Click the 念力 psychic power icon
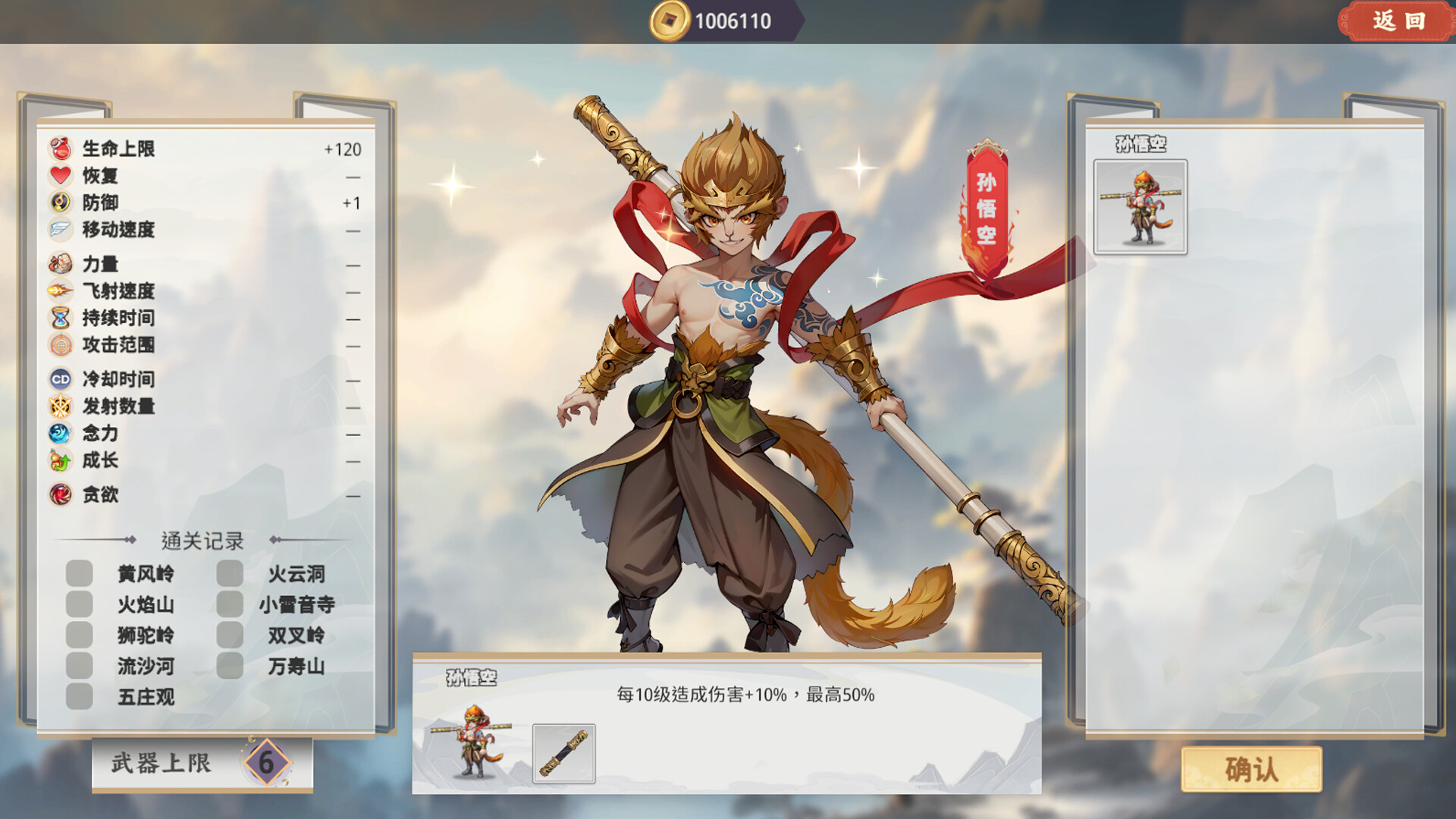Image resolution: width=1456 pixels, height=819 pixels. (x=59, y=434)
